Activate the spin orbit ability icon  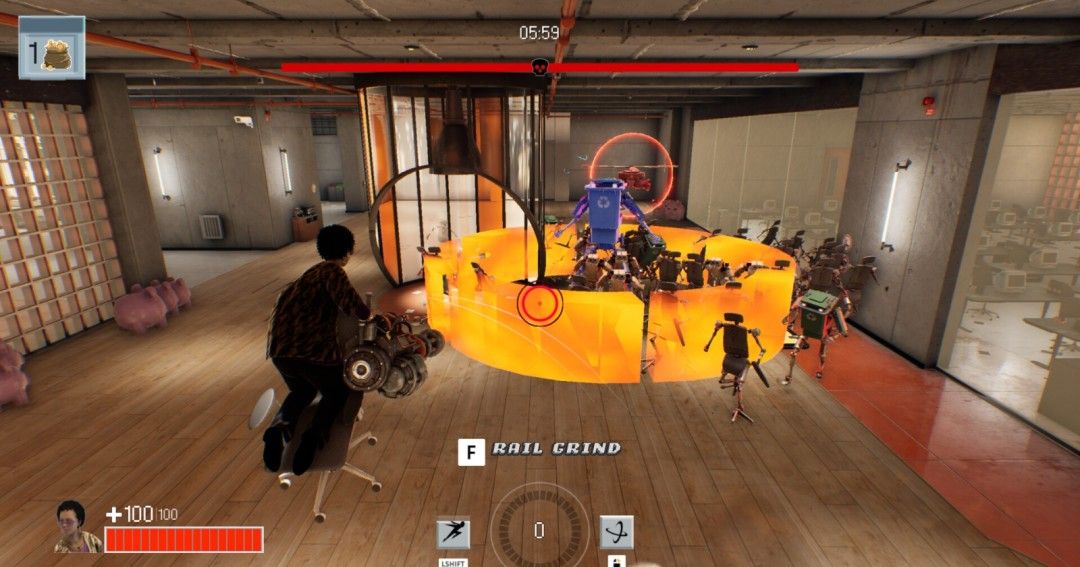point(616,532)
